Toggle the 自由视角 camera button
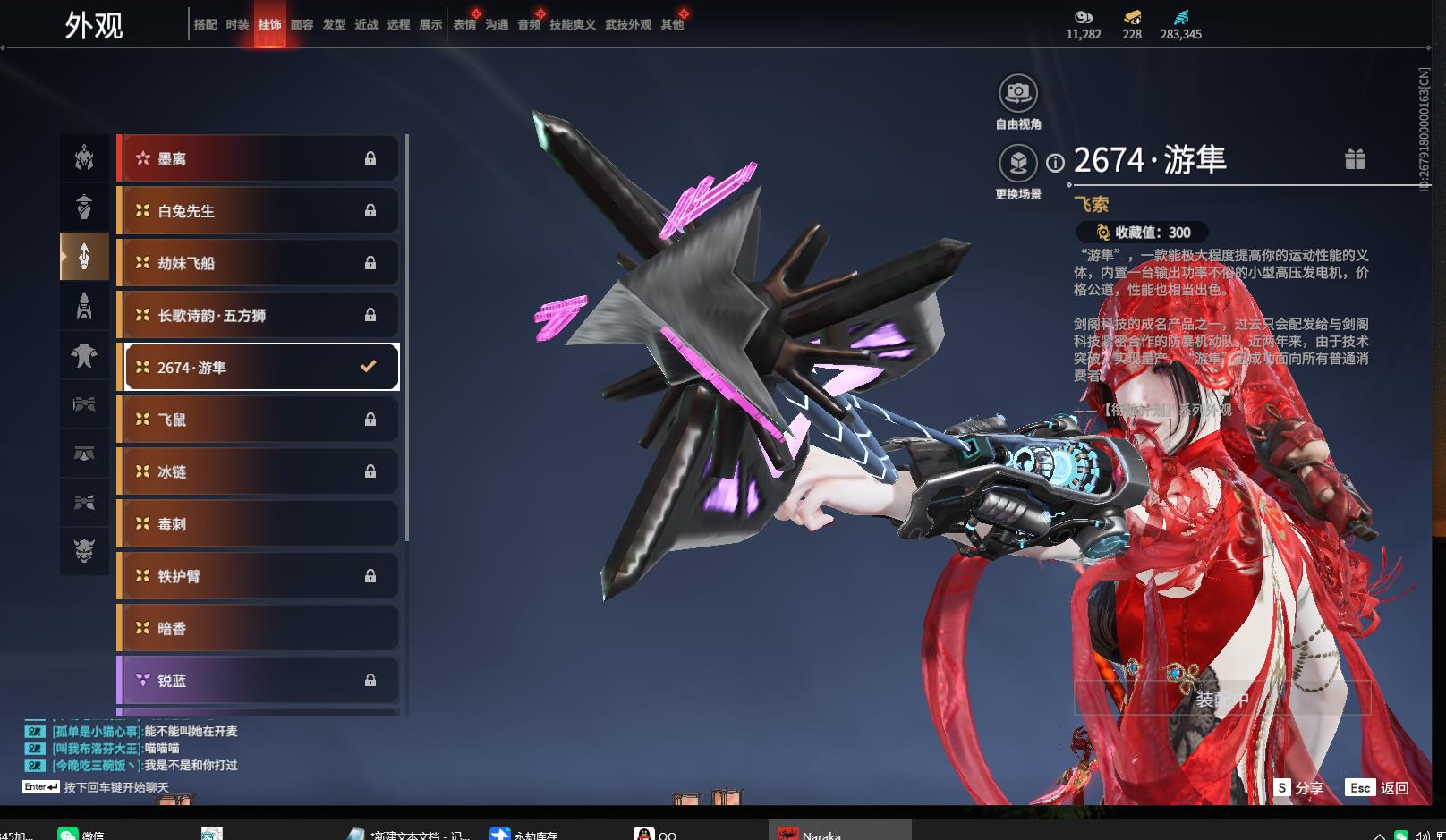 1018,93
